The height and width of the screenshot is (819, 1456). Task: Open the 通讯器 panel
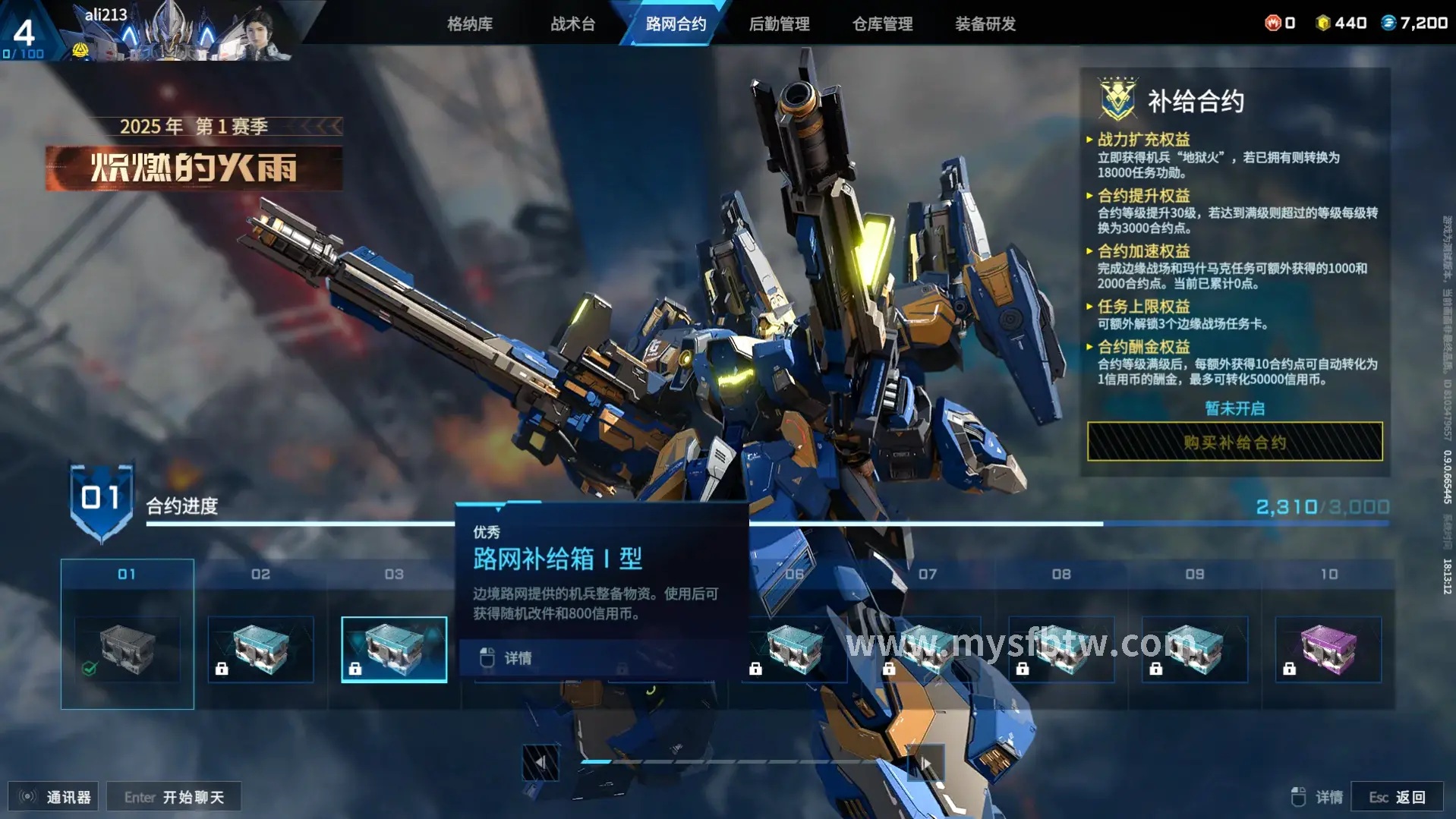tap(54, 797)
